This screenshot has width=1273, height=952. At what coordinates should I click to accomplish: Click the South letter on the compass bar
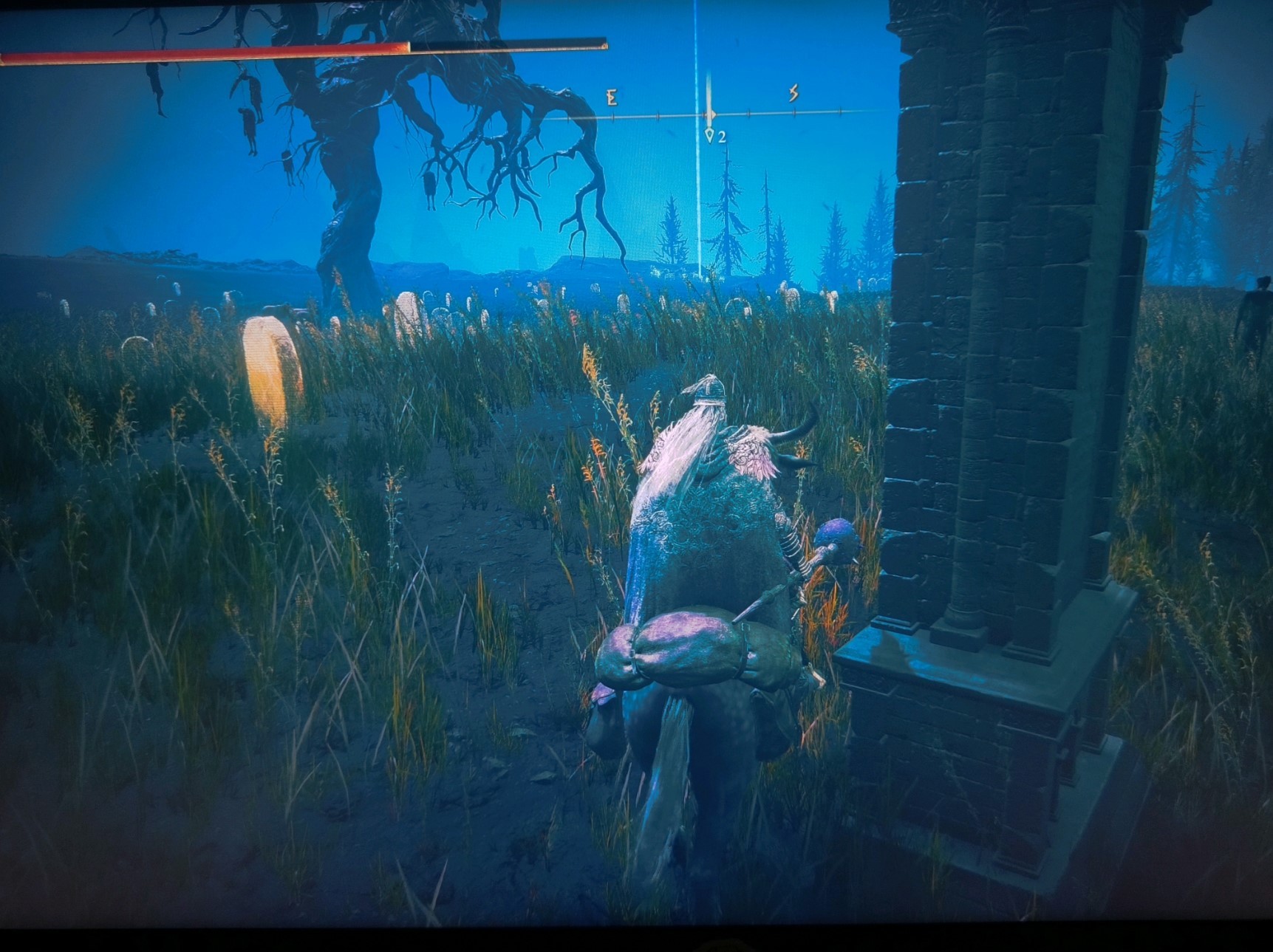point(794,93)
